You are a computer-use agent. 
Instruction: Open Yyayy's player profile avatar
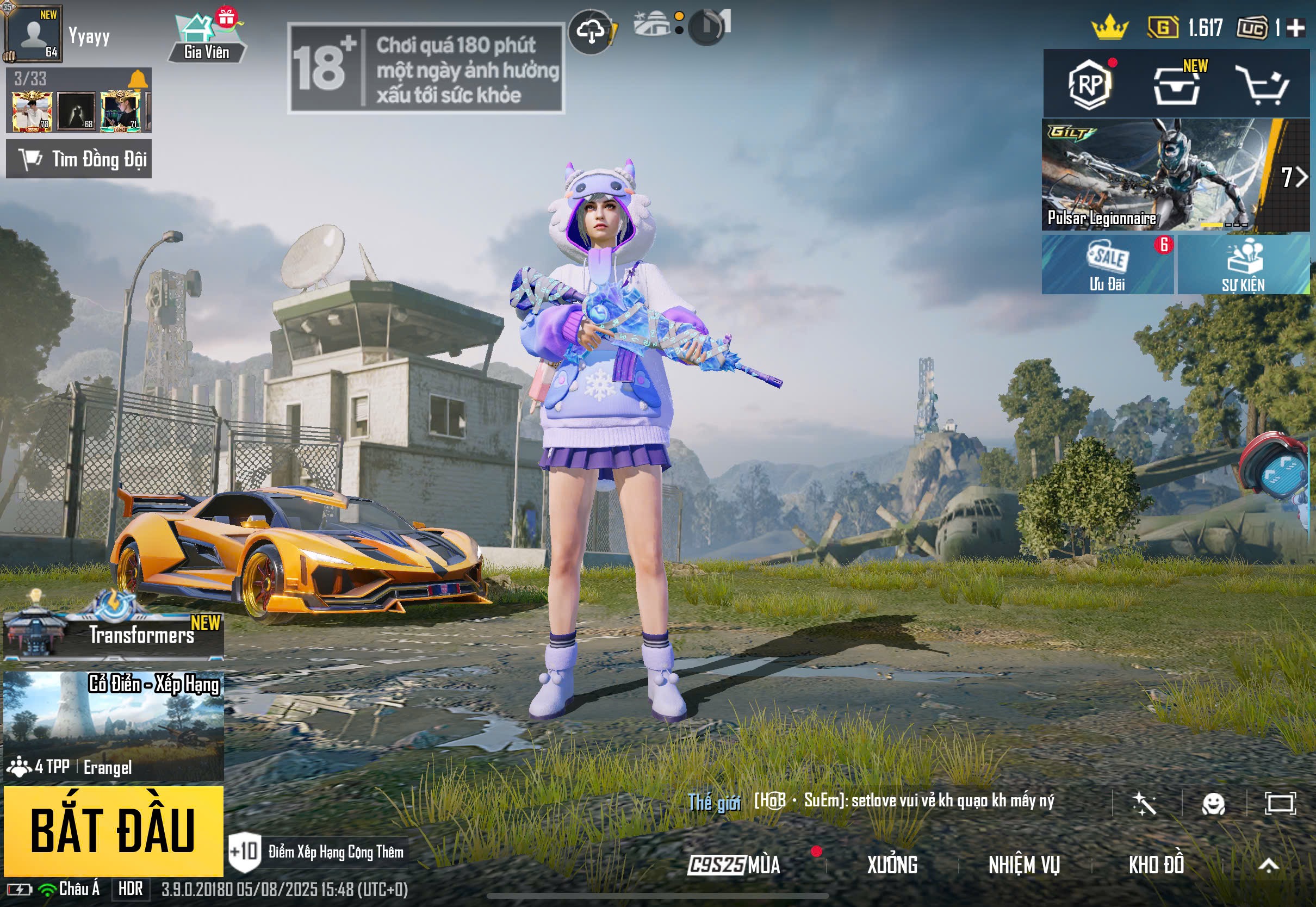[33, 34]
